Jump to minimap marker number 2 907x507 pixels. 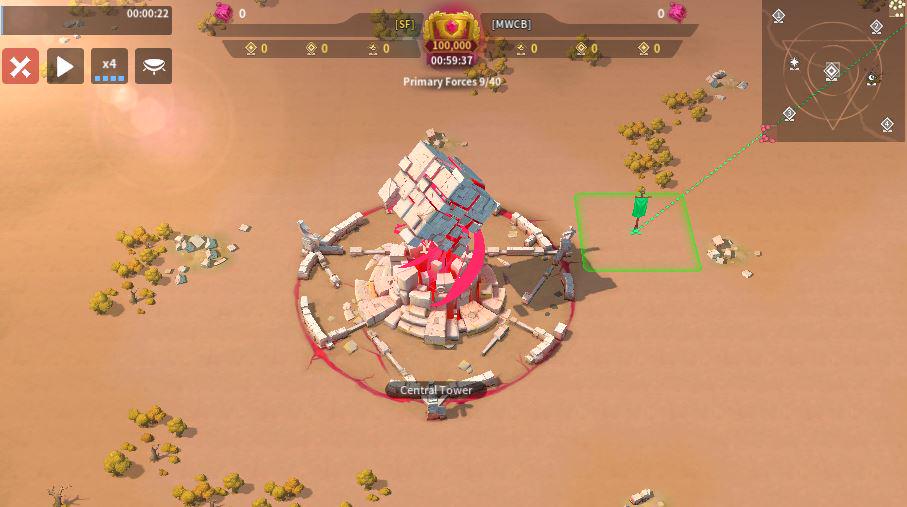point(876,27)
